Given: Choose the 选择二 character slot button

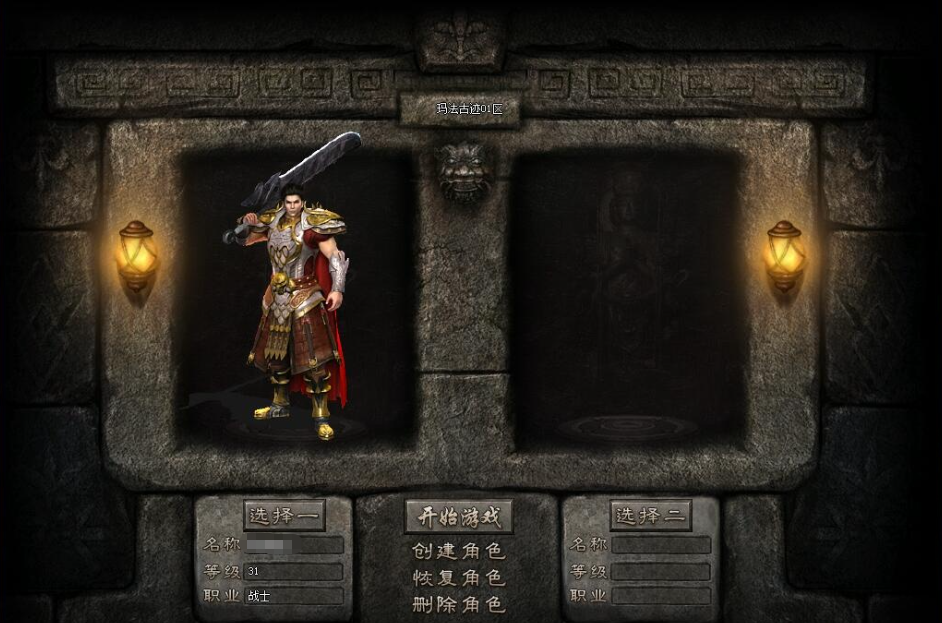Looking at the screenshot, I should (x=651, y=516).
